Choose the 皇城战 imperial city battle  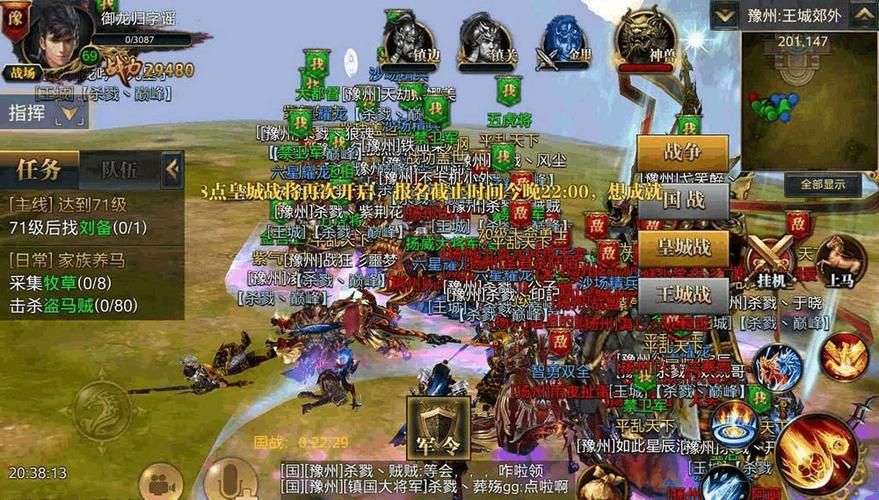(x=682, y=248)
